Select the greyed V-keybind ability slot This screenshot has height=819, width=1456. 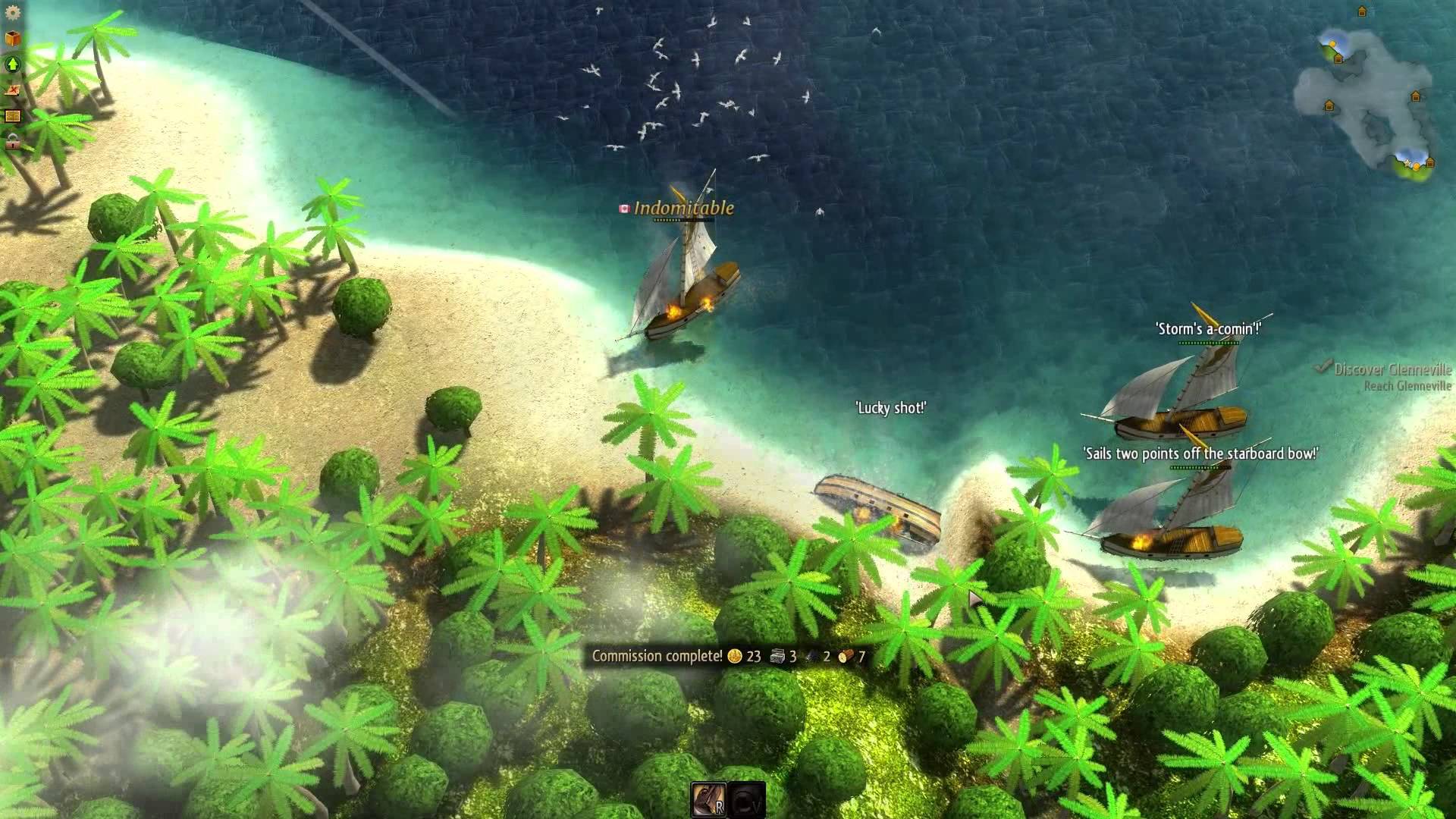[x=747, y=799]
